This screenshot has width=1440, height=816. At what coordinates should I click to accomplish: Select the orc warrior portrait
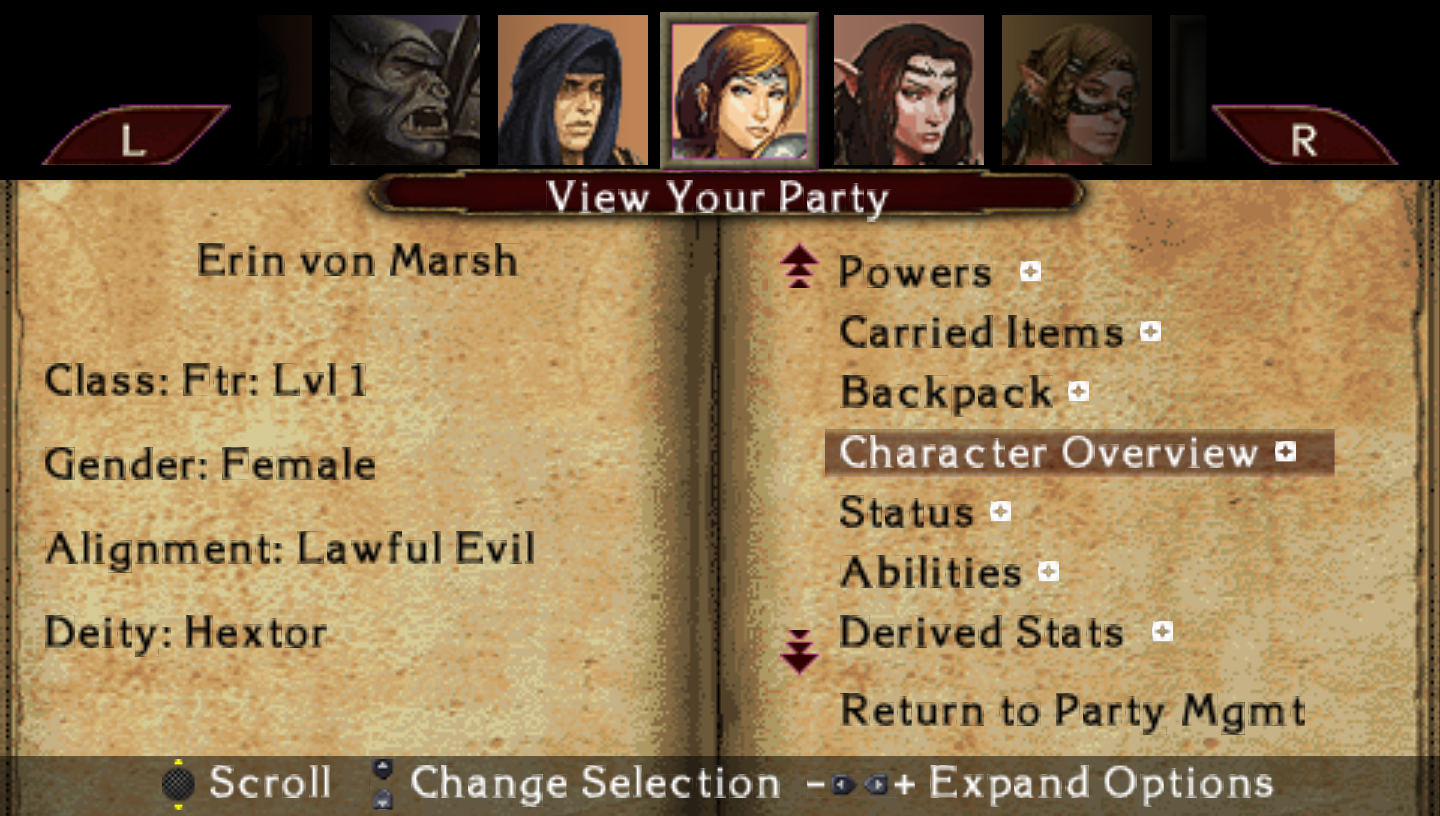[405, 90]
